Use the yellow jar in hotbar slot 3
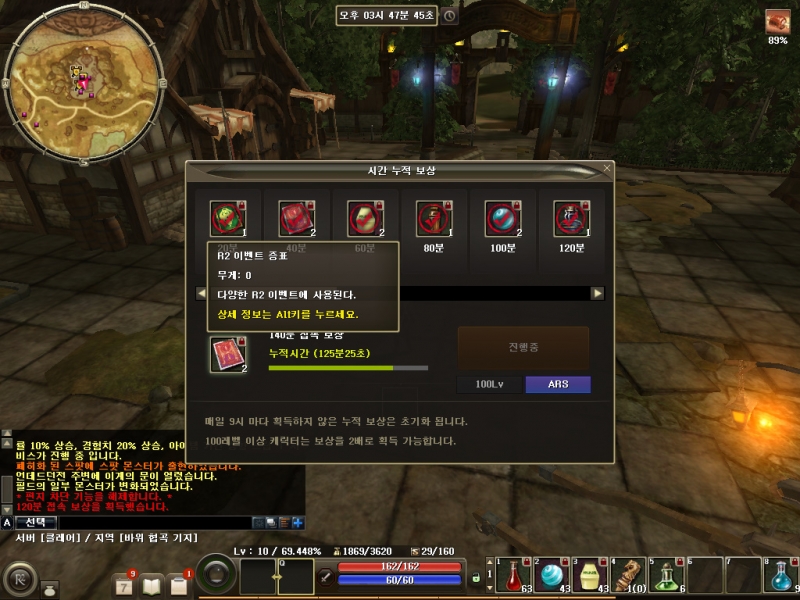This screenshot has height=600, width=800. pos(589,576)
